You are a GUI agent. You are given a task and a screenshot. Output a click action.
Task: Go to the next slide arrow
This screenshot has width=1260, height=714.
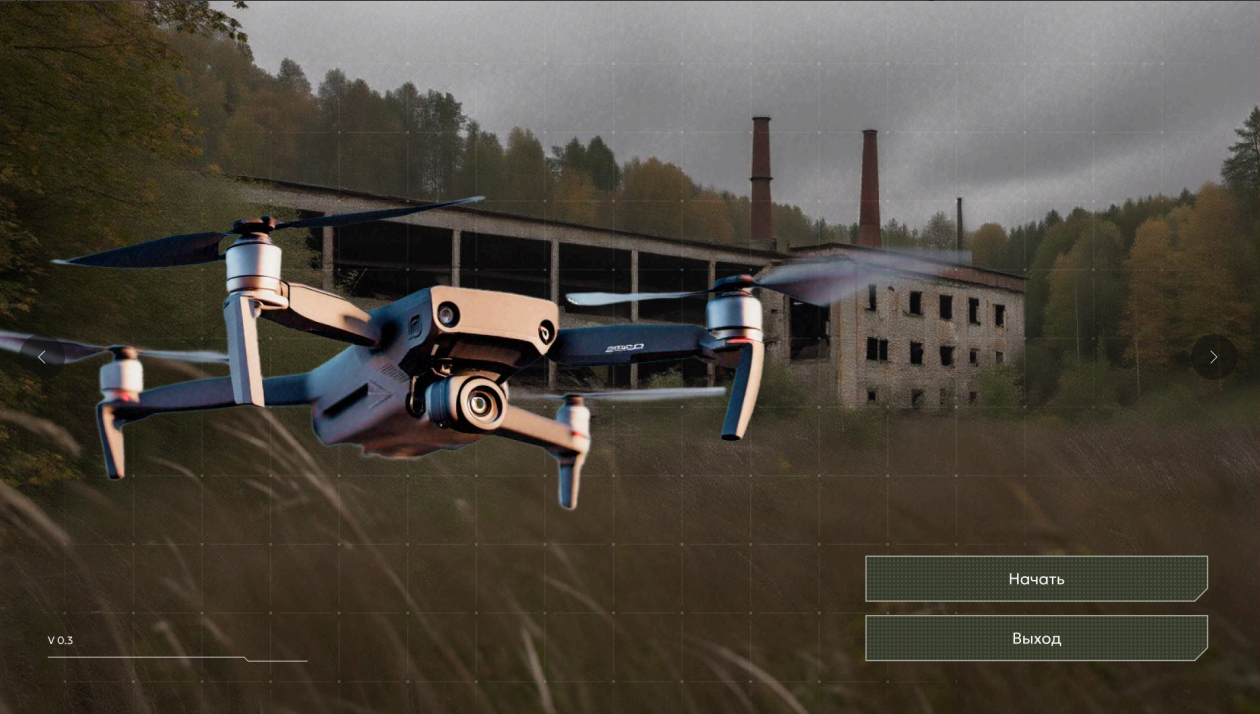point(1213,357)
